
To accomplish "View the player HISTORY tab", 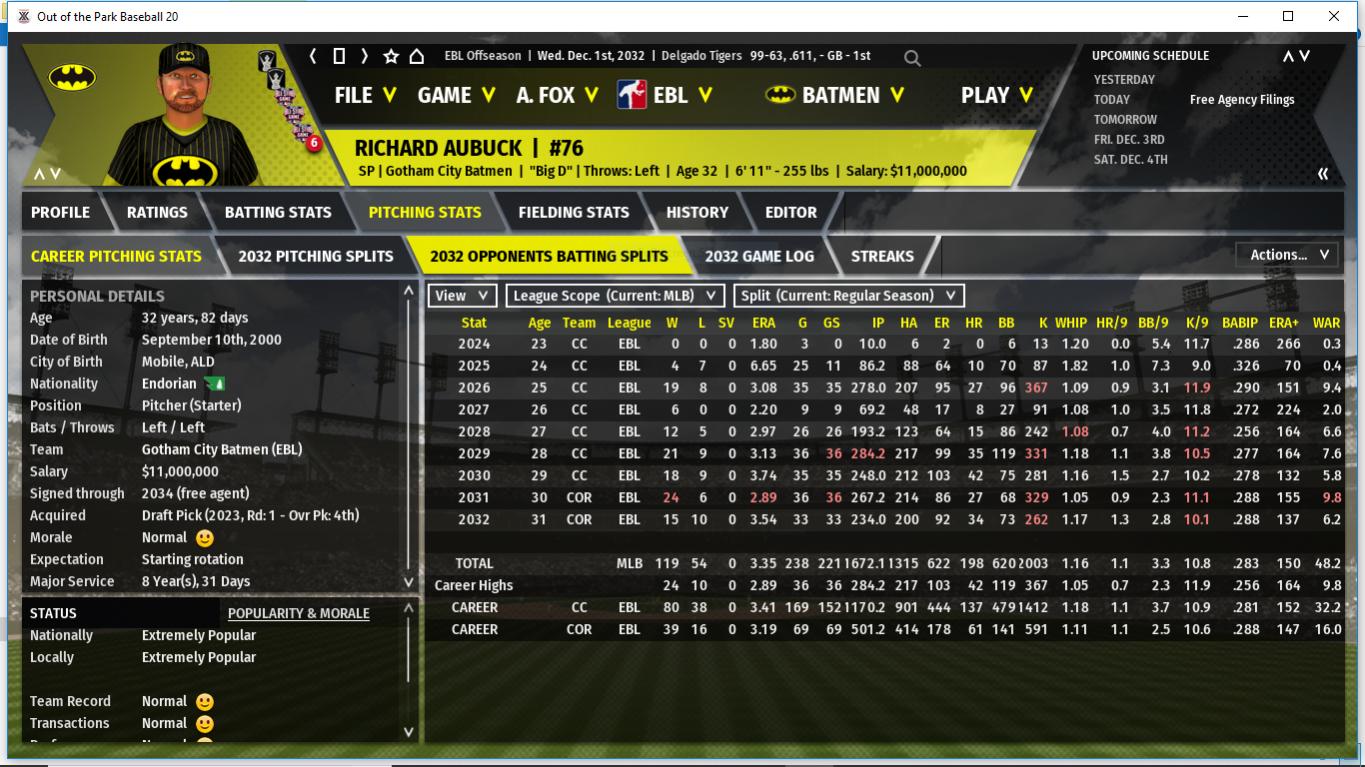I will [697, 212].
